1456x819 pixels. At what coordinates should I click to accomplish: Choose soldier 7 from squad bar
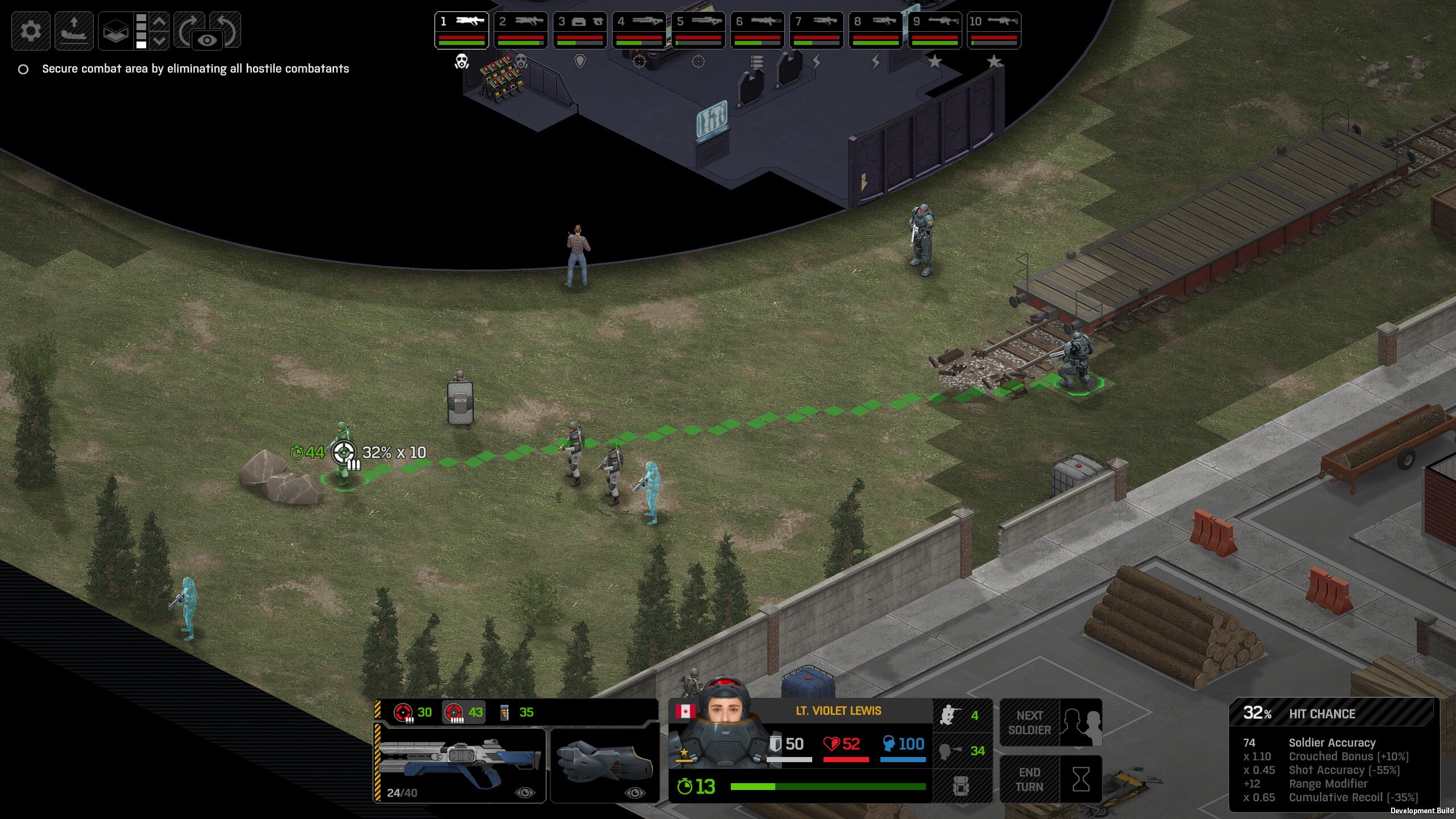[816, 30]
